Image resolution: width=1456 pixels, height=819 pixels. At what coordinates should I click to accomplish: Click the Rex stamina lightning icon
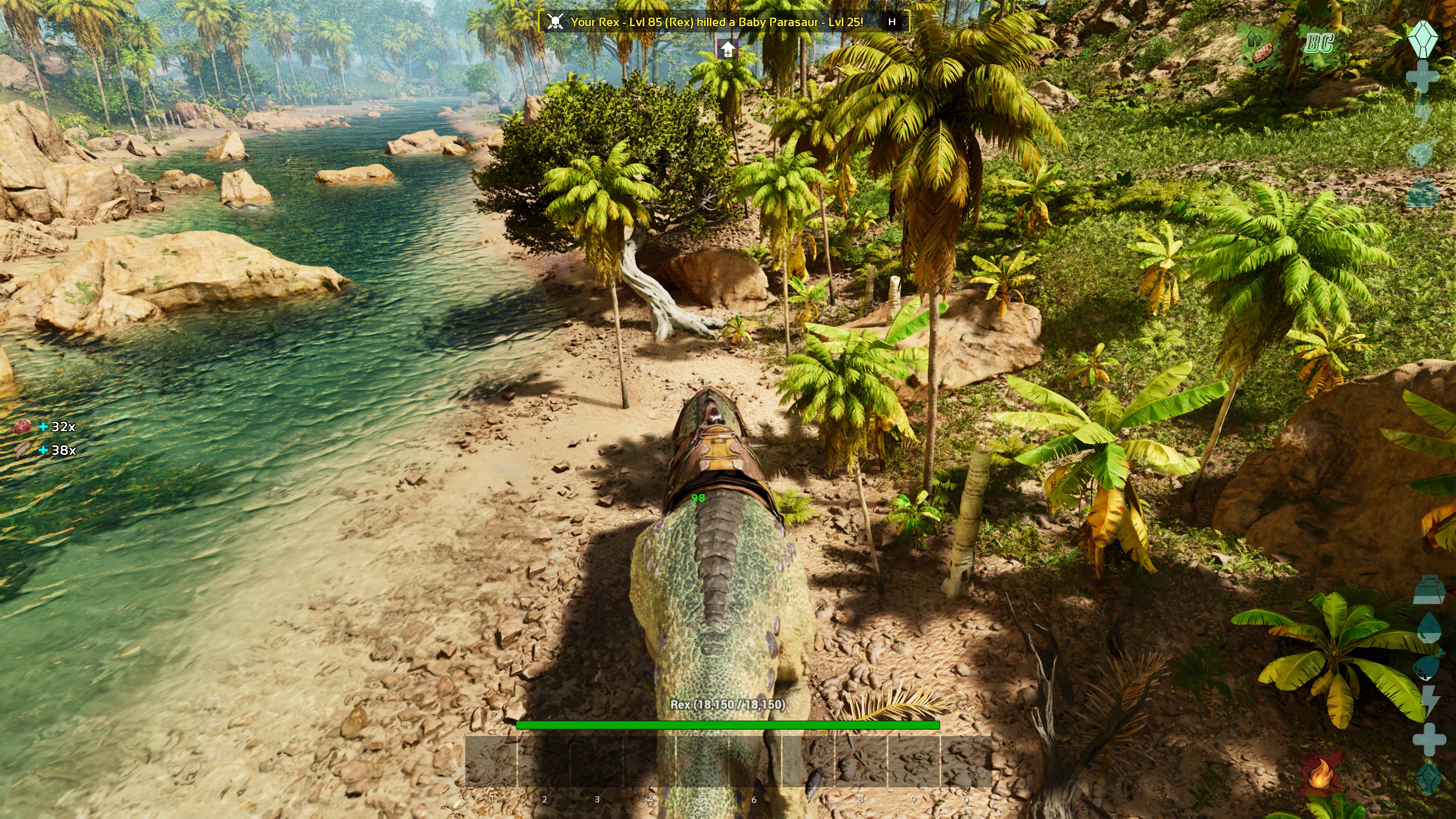(x=1430, y=701)
